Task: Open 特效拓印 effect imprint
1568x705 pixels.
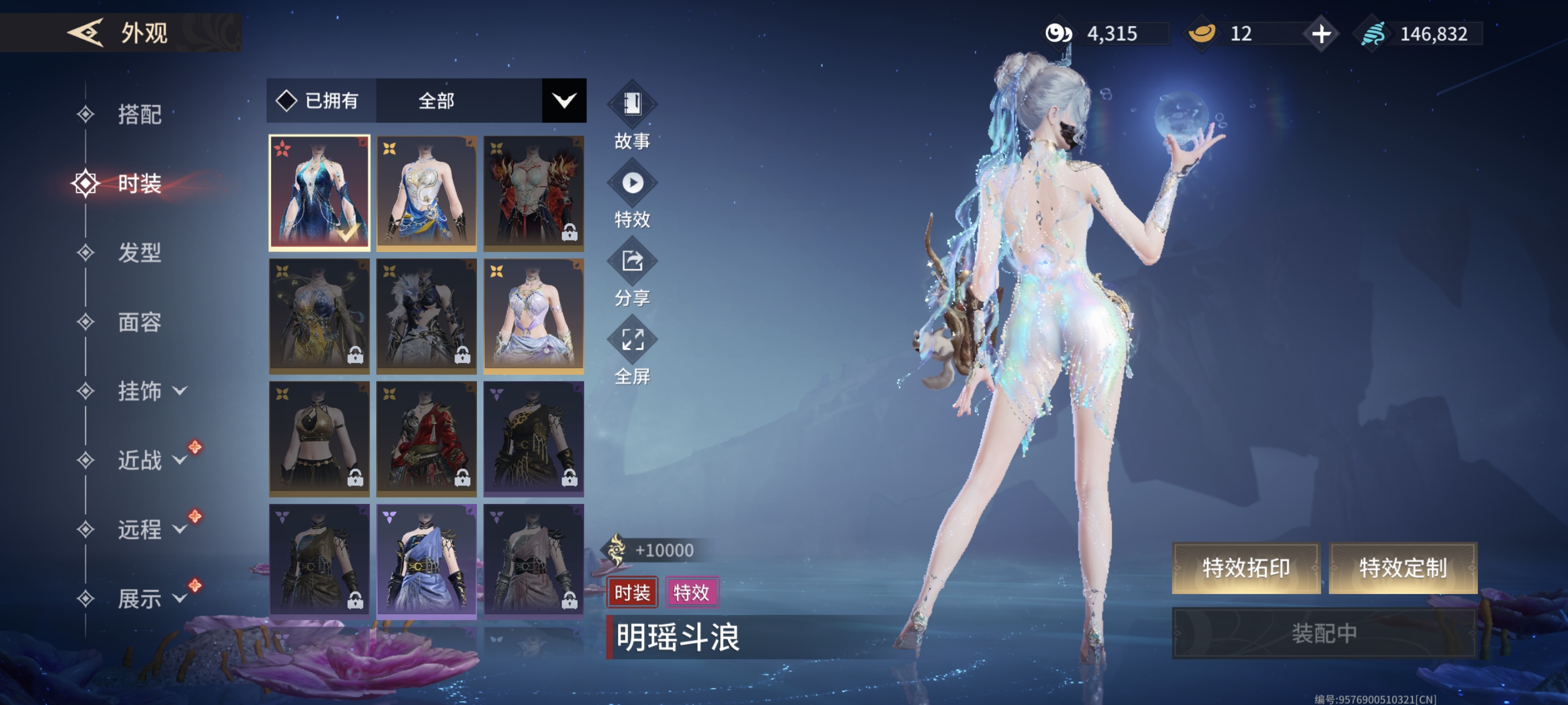Action: coord(1245,567)
